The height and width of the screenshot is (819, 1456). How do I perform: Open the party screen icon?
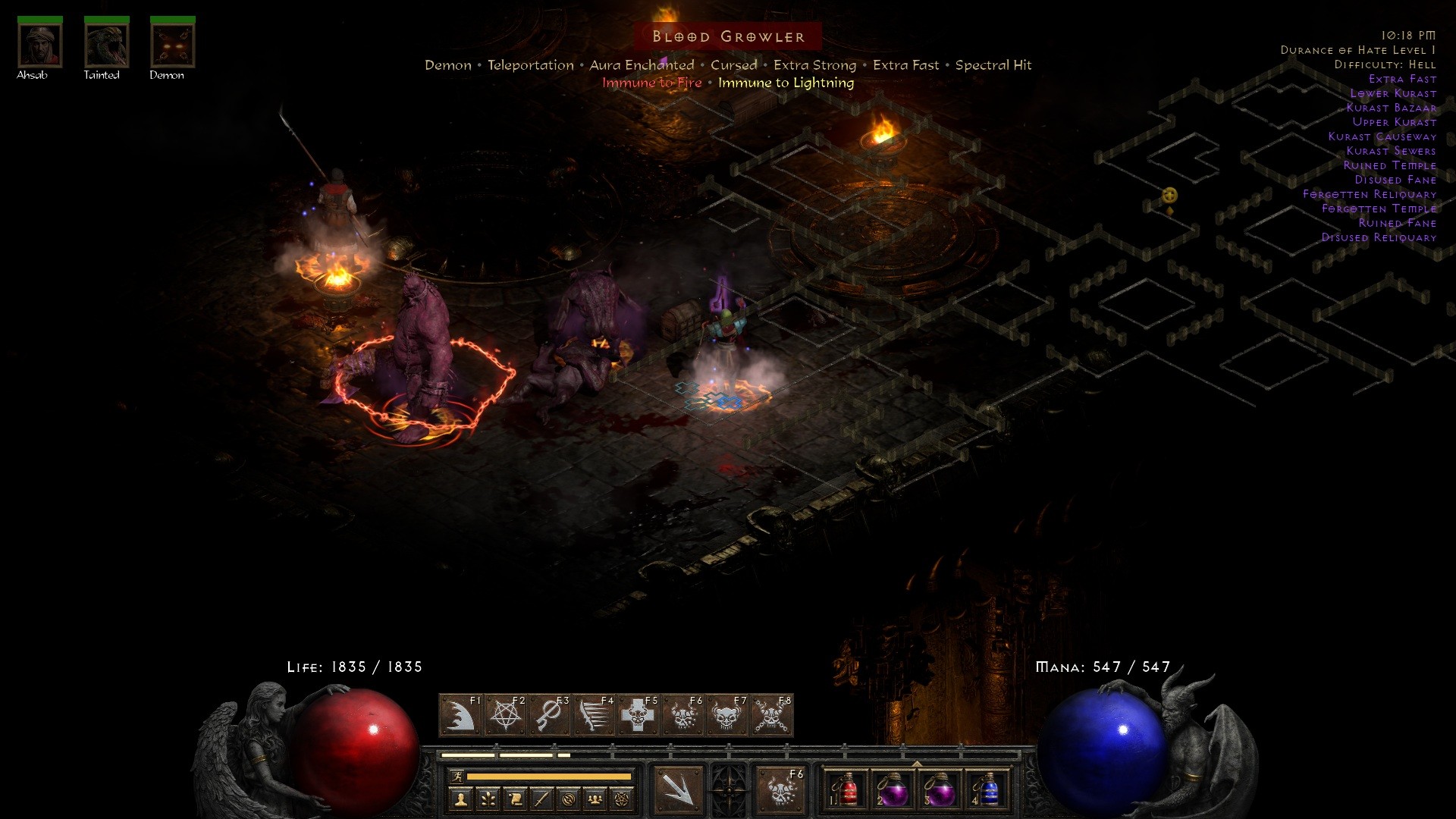pos(596,799)
